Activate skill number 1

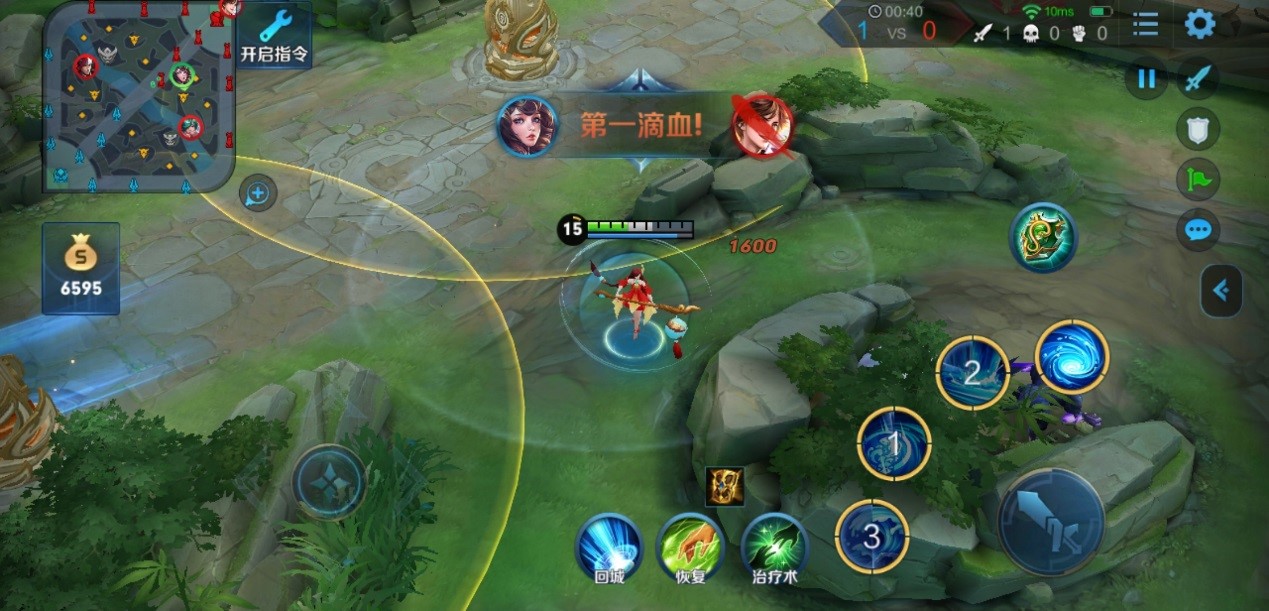[894, 443]
